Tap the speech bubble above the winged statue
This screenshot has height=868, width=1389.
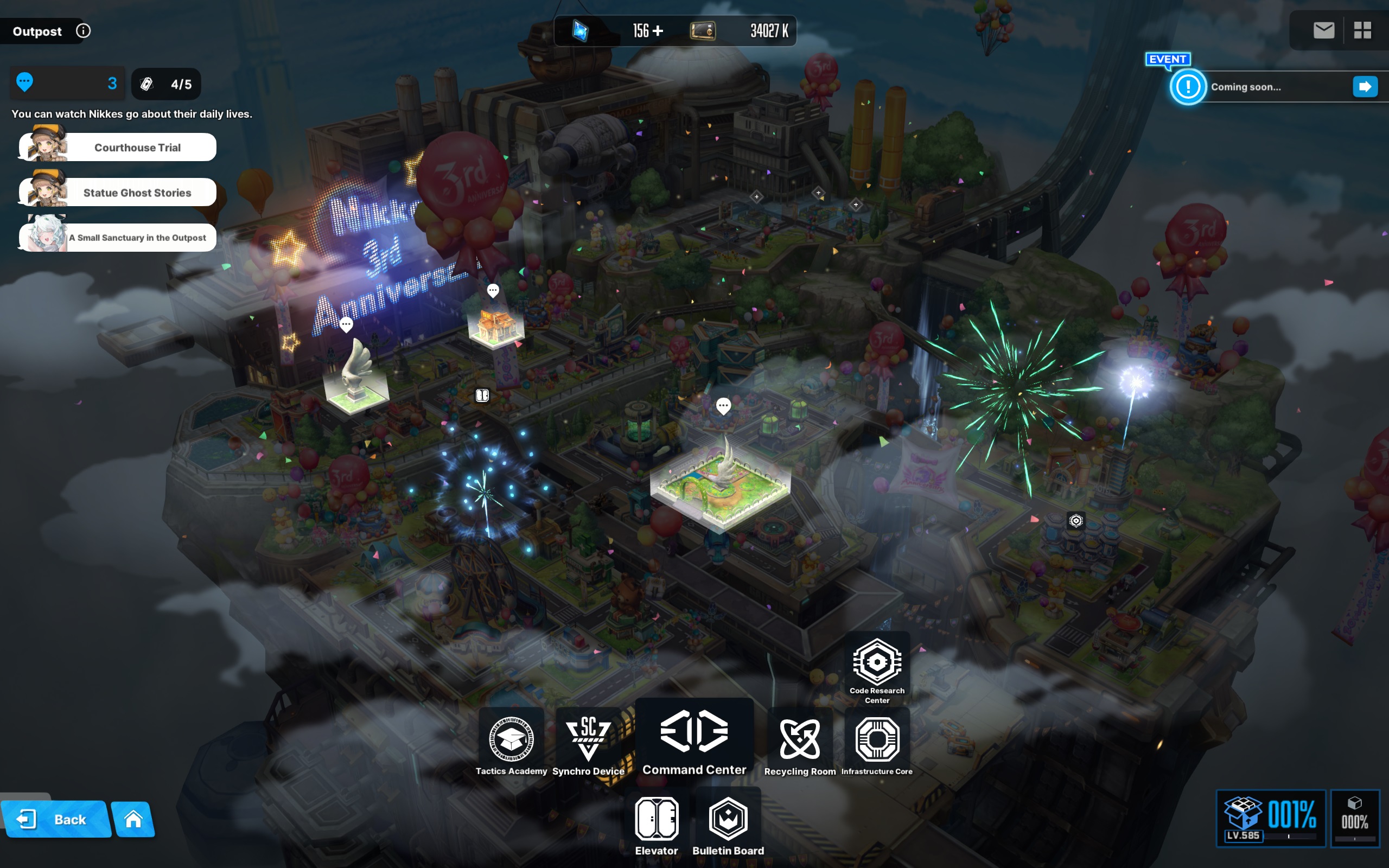point(346,325)
